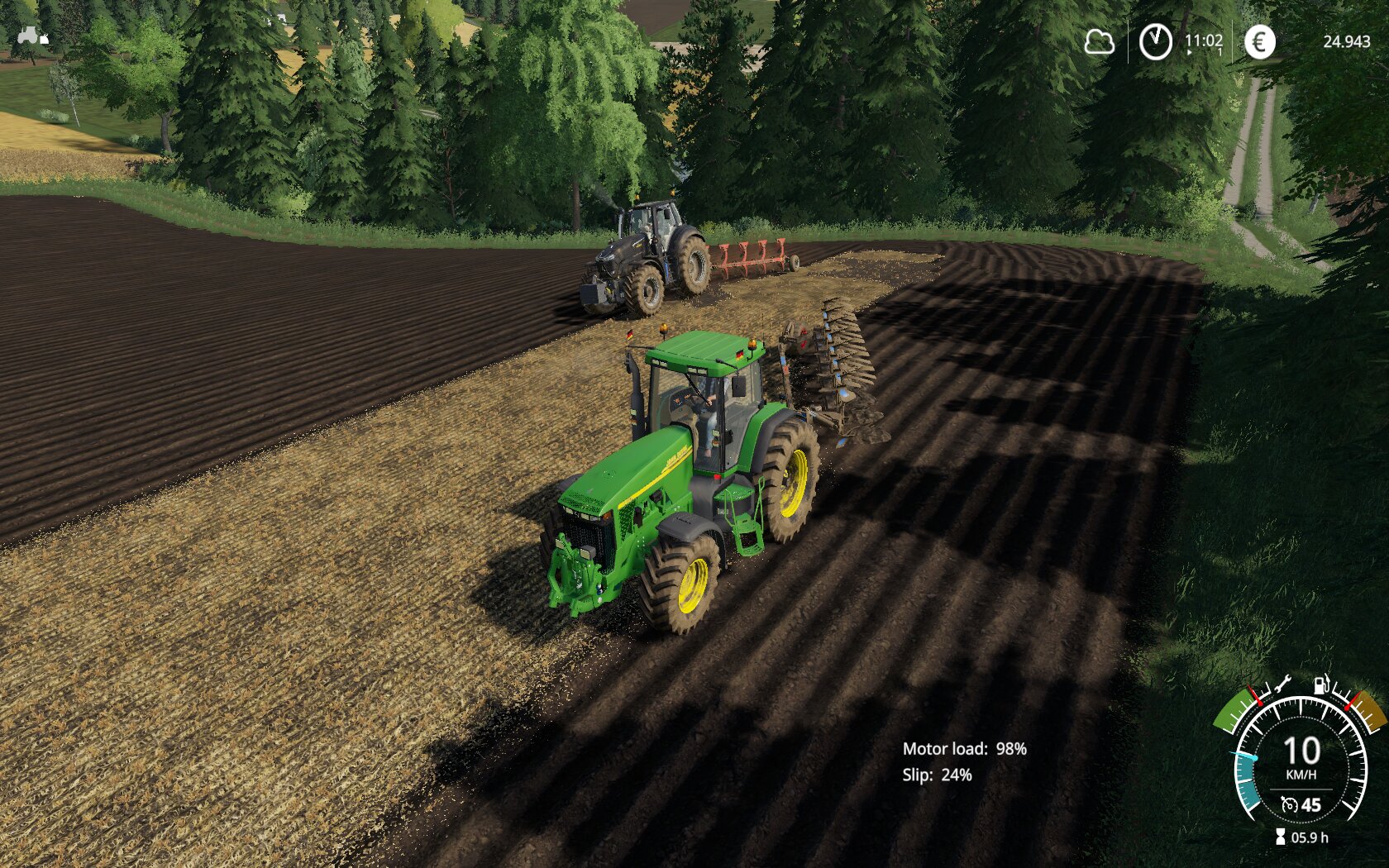Click the cloud weather icon
1389x868 pixels.
pyautogui.click(x=1099, y=41)
